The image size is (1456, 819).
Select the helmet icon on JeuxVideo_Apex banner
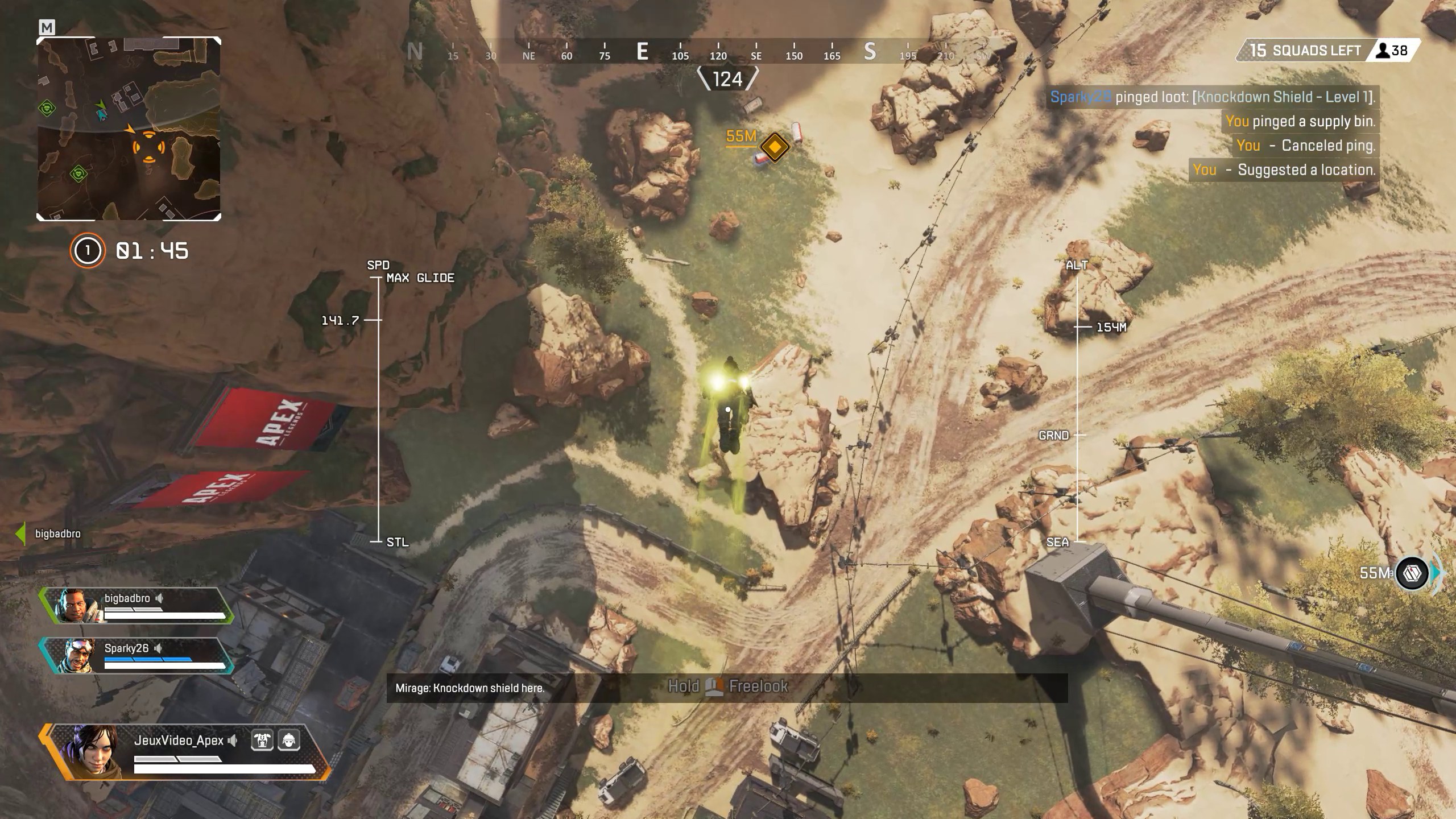tap(289, 741)
